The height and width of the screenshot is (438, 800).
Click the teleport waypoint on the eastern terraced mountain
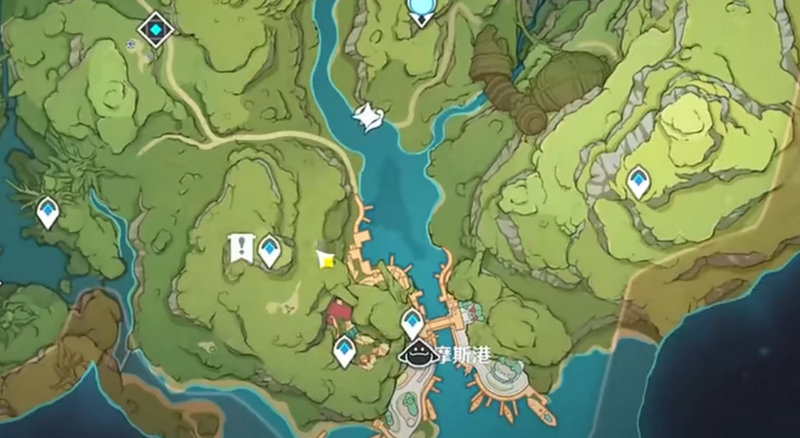[637, 182]
